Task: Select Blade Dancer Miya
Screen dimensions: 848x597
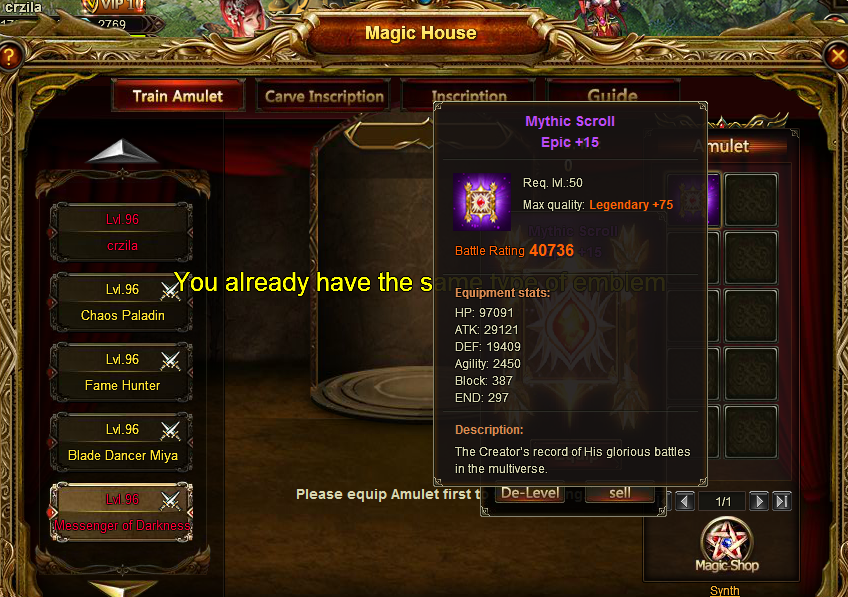Action: (x=122, y=442)
